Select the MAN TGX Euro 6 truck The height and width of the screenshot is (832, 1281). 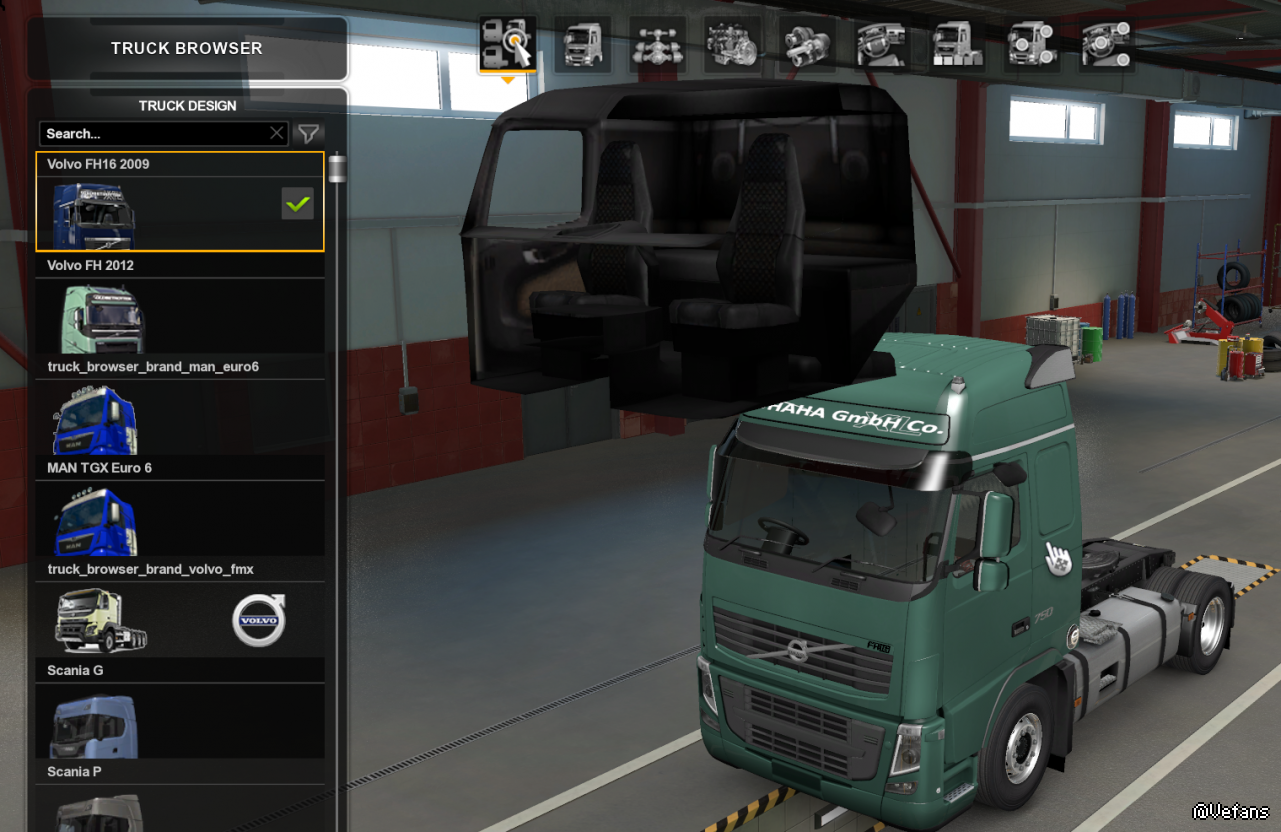point(180,518)
